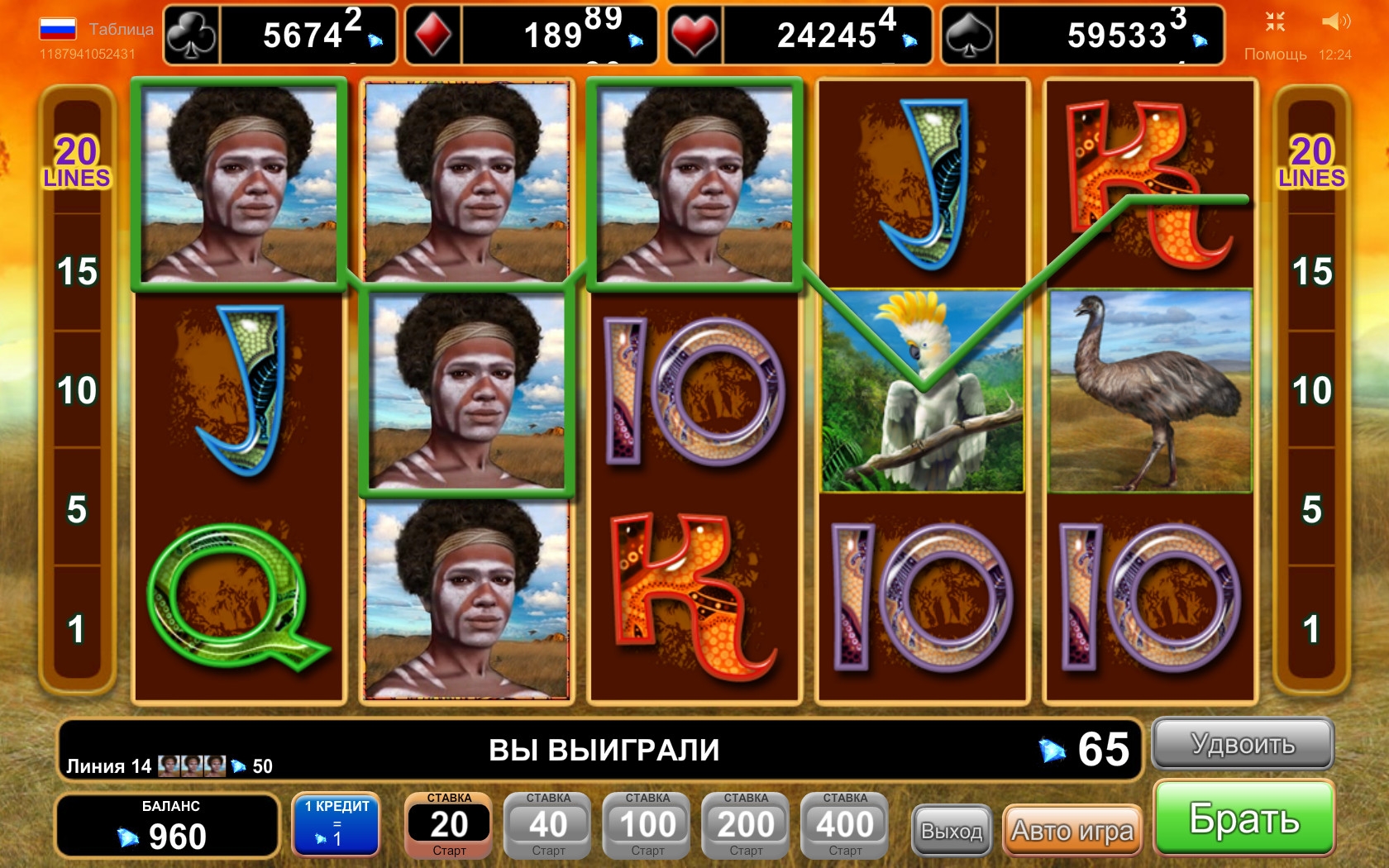This screenshot has width=1389, height=868.
Task: Select 15 lines on the left panel
Action: (77, 272)
